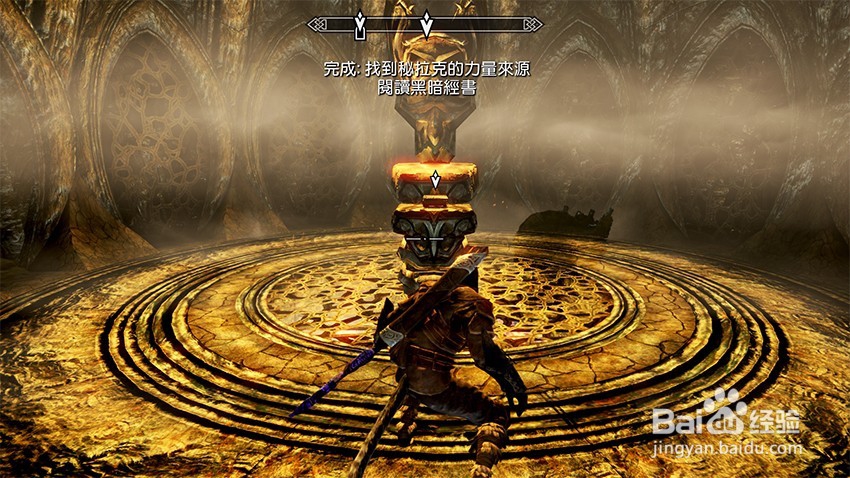Select the solid white arrow marker on the compass
The height and width of the screenshot is (478, 850).
tap(427, 23)
